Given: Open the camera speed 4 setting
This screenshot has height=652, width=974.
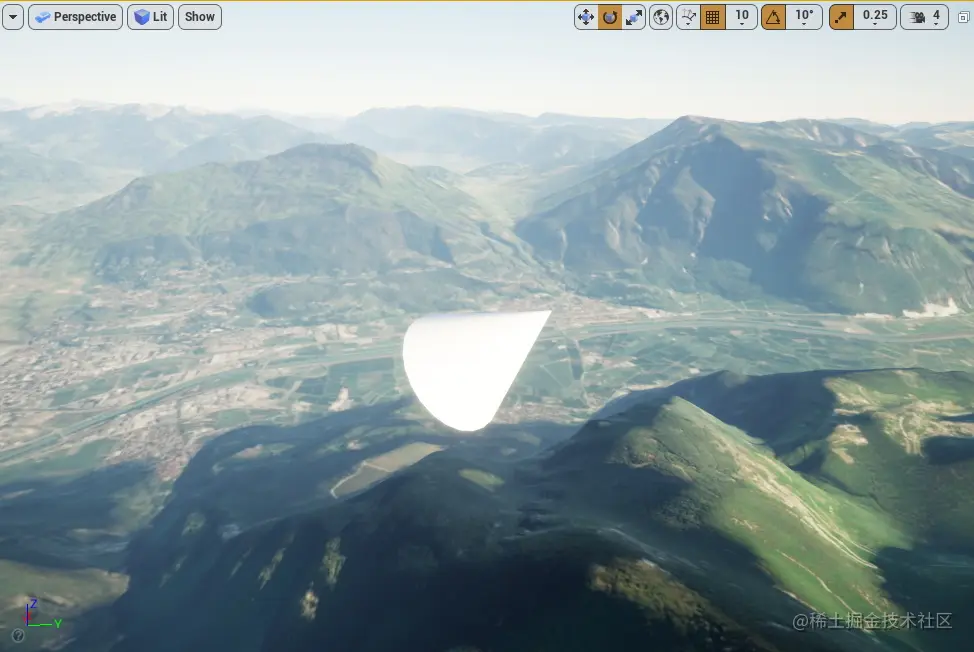Looking at the screenshot, I should pyautogui.click(x=925, y=17).
